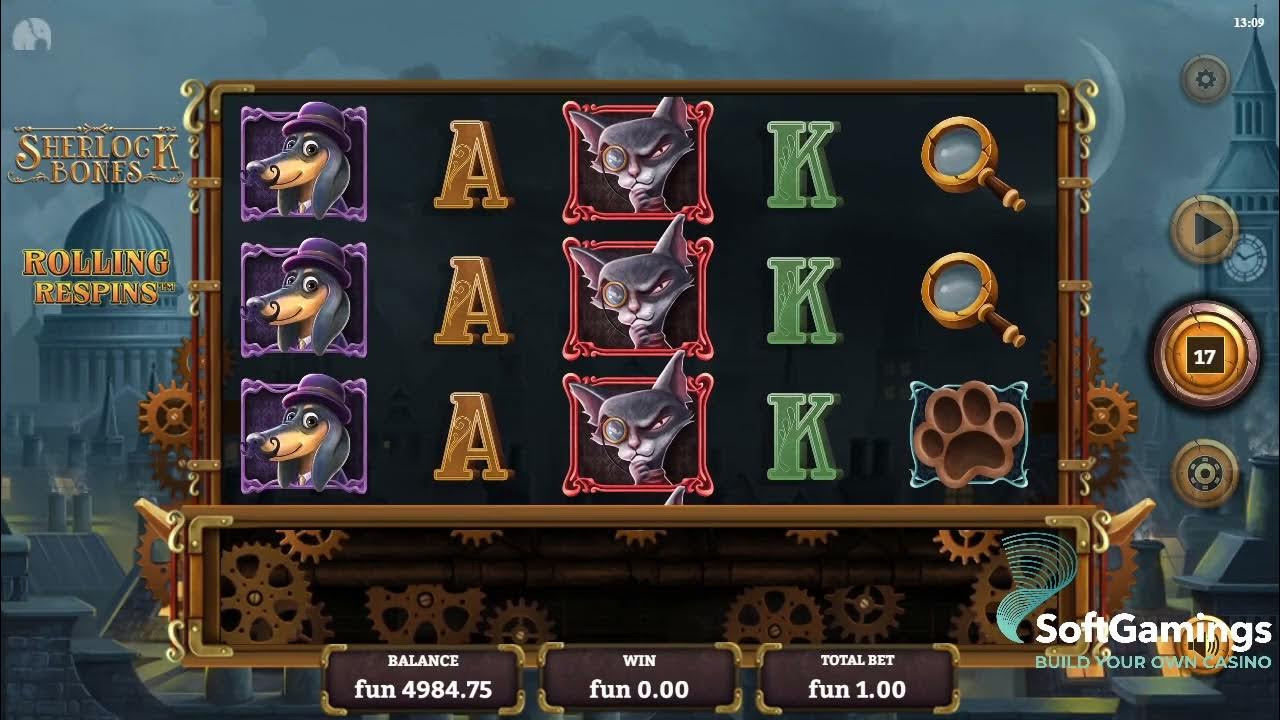Open the Total Bet selector
1280x720 pixels.
(x=855, y=676)
